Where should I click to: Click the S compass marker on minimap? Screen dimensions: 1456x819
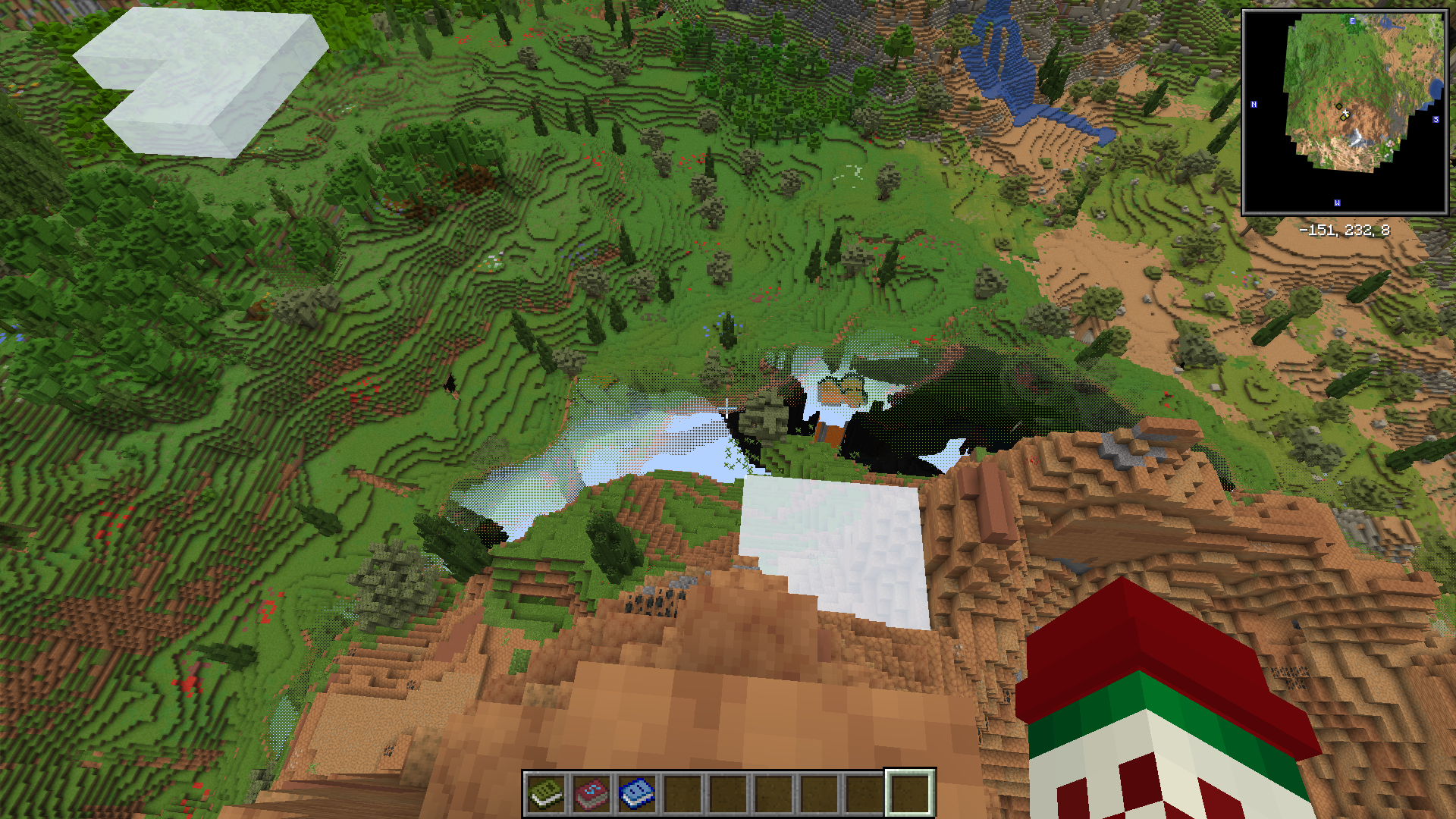[1436, 120]
